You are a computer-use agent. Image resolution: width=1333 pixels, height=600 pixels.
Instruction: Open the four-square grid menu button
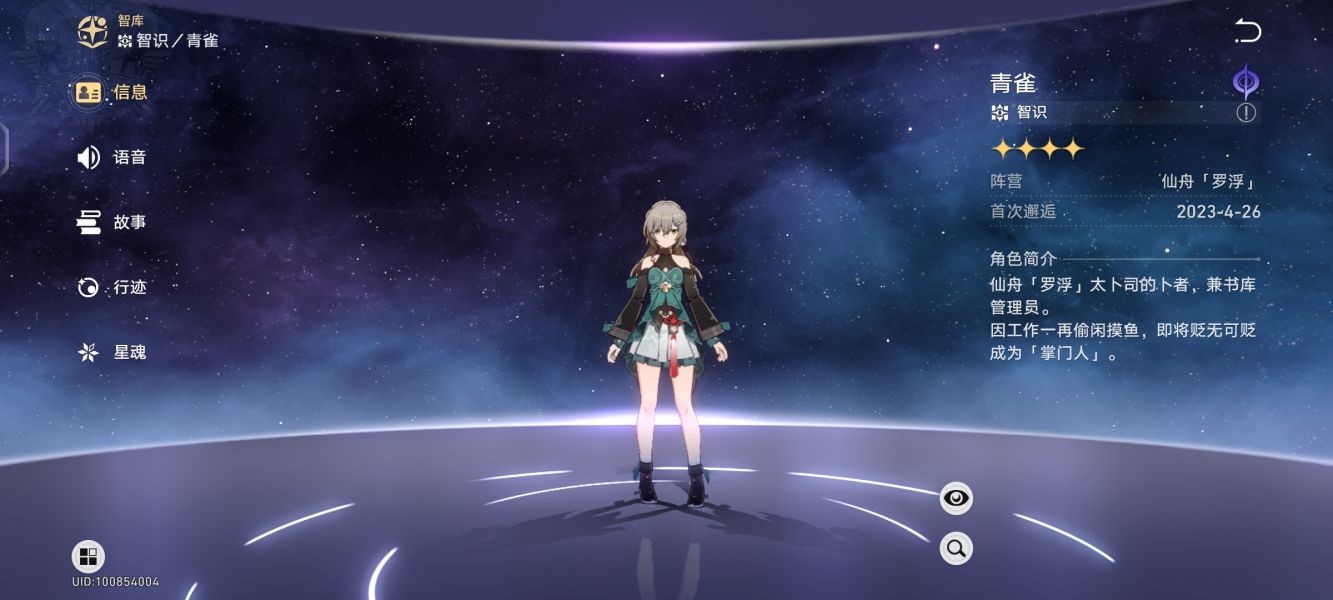(x=88, y=557)
